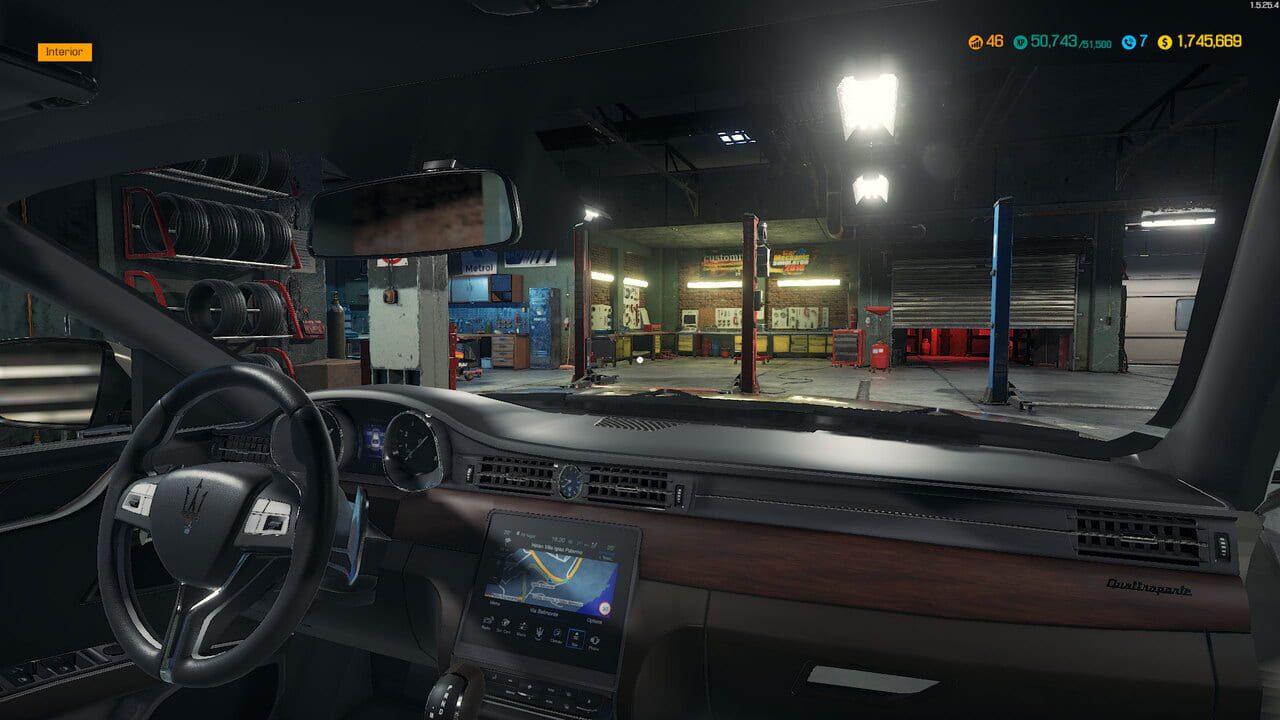Click the speed limit 30 badge on the map
Viewport: 1280px width, 720px height.
604,608
